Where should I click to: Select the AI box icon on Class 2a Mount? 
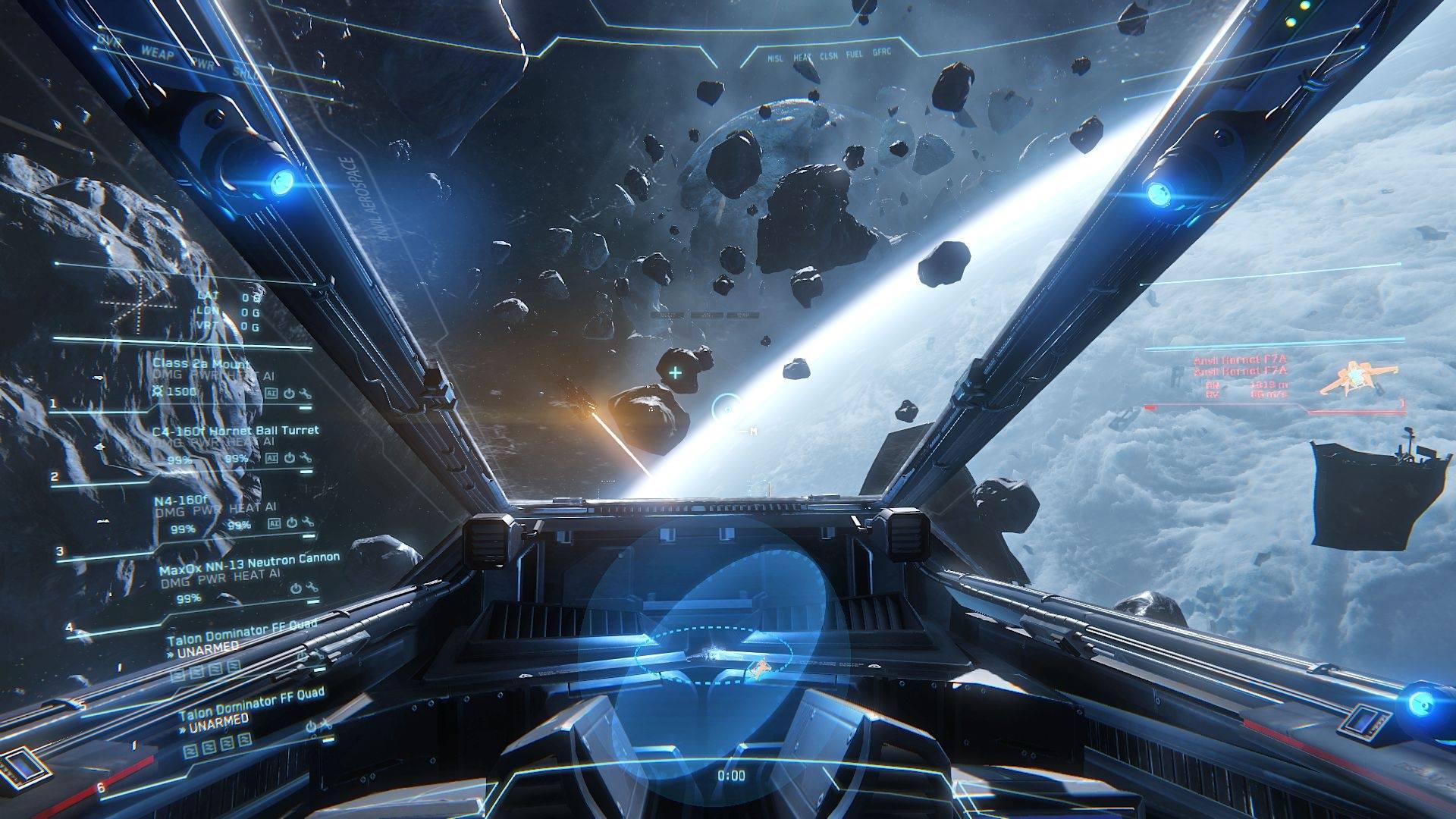270,393
